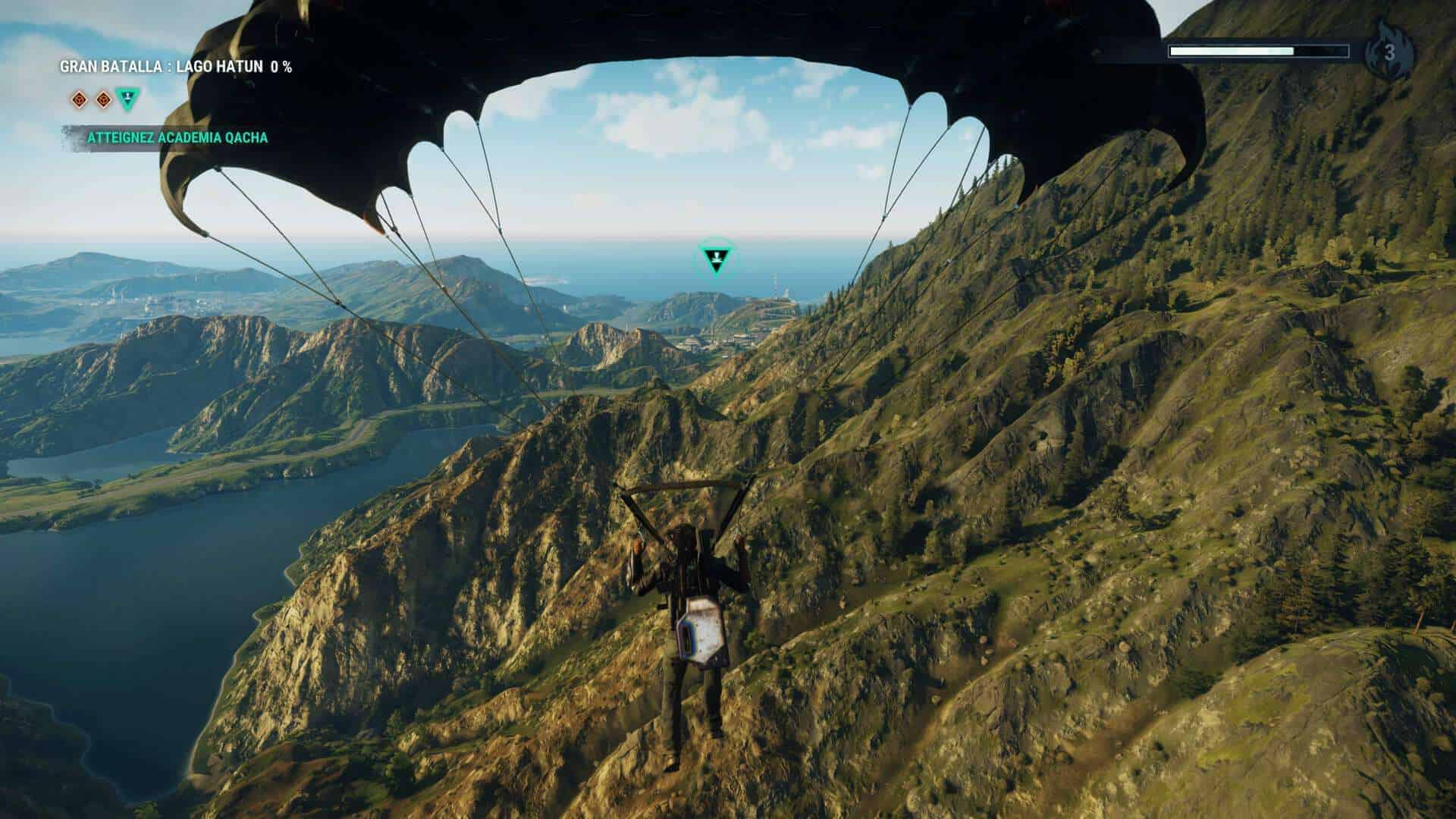
Task: Select the Atteignez Academia Qacha objective
Action: coord(177,138)
